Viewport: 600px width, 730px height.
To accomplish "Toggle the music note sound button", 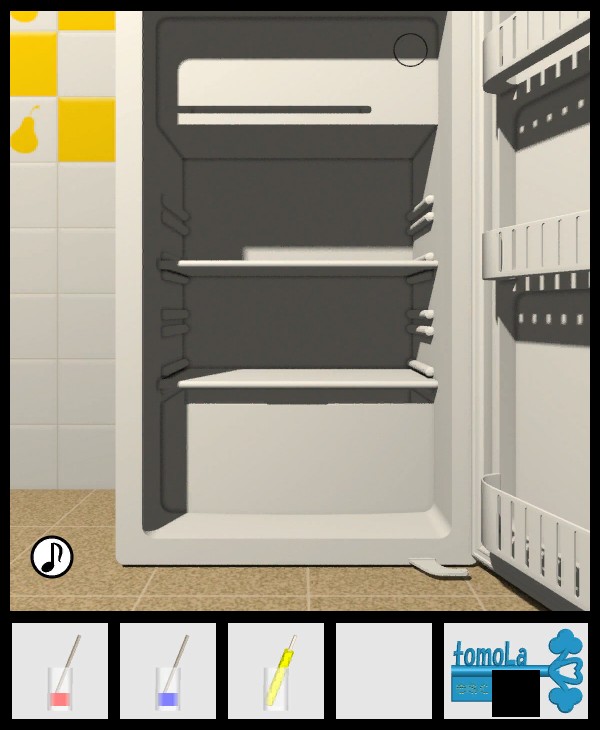I will 52,557.
